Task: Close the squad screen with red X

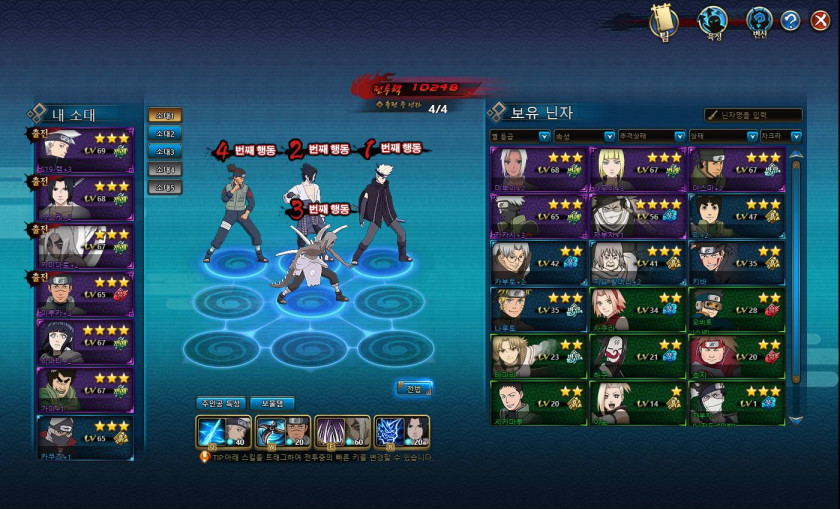Action: coord(820,20)
